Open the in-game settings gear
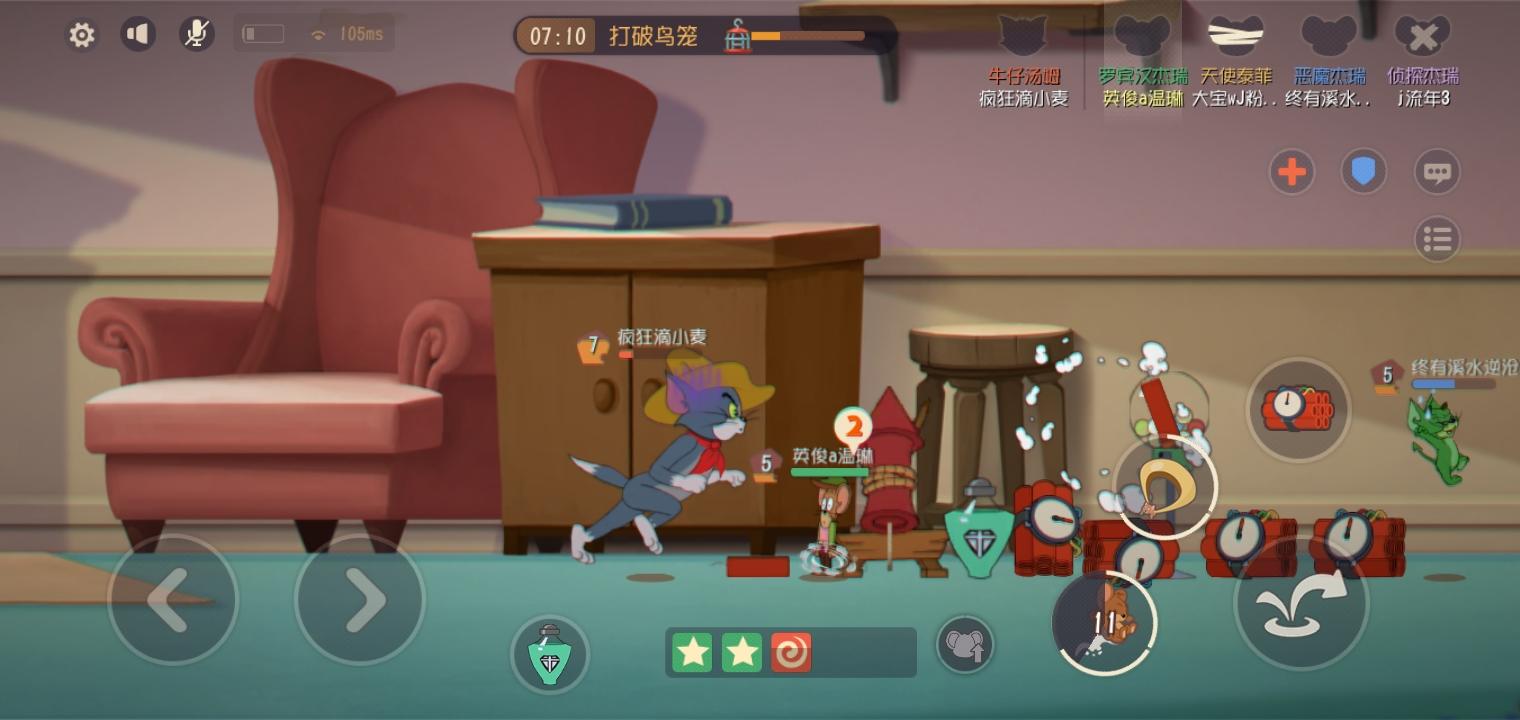 [81, 34]
